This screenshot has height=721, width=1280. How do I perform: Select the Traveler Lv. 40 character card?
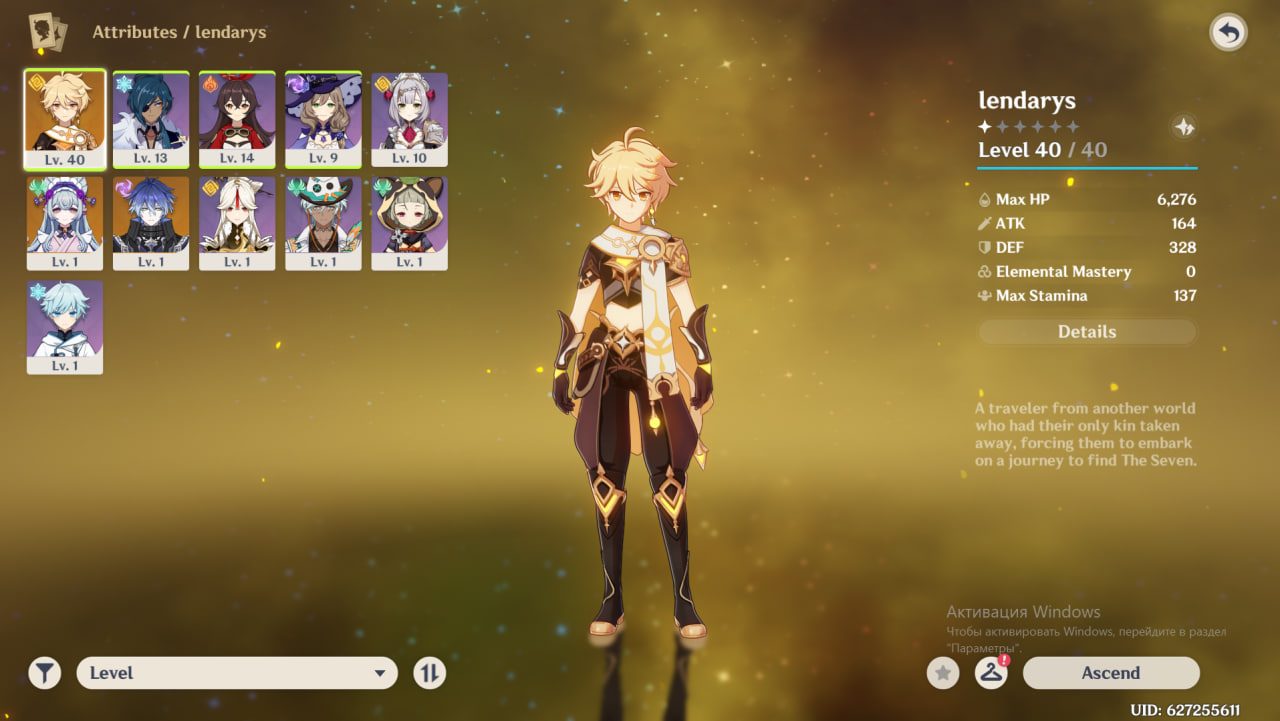click(x=65, y=120)
